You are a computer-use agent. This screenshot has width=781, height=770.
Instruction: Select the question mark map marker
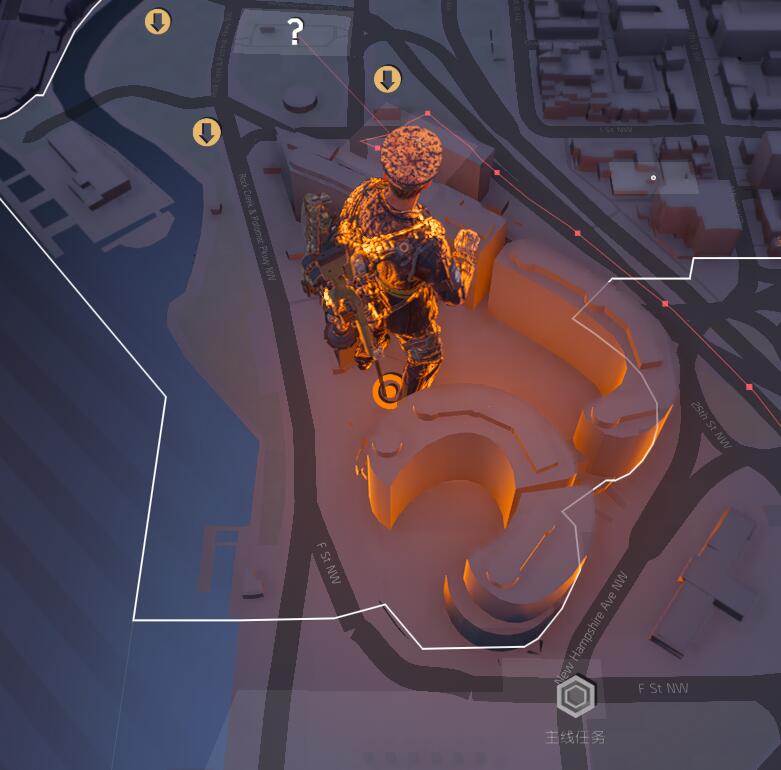pyautogui.click(x=294, y=33)
